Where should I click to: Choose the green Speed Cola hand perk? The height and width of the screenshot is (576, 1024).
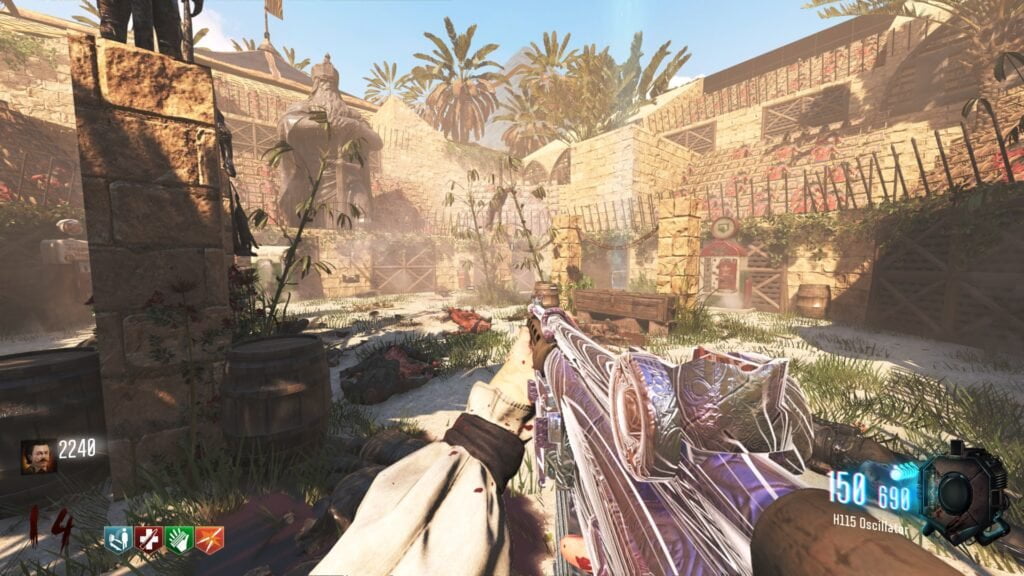tap(179, 540)
